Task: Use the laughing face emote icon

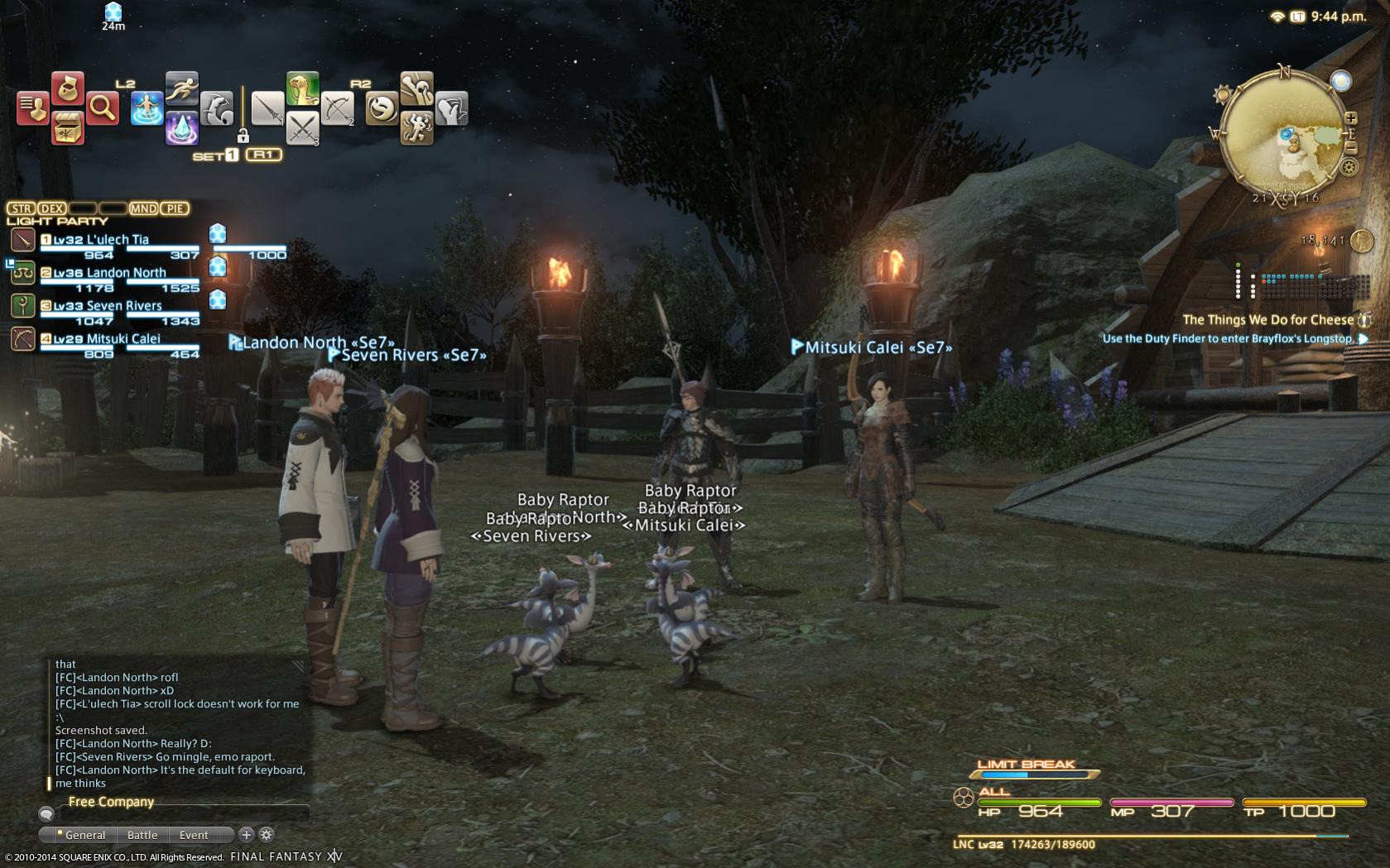Action: tap(382, 108)
